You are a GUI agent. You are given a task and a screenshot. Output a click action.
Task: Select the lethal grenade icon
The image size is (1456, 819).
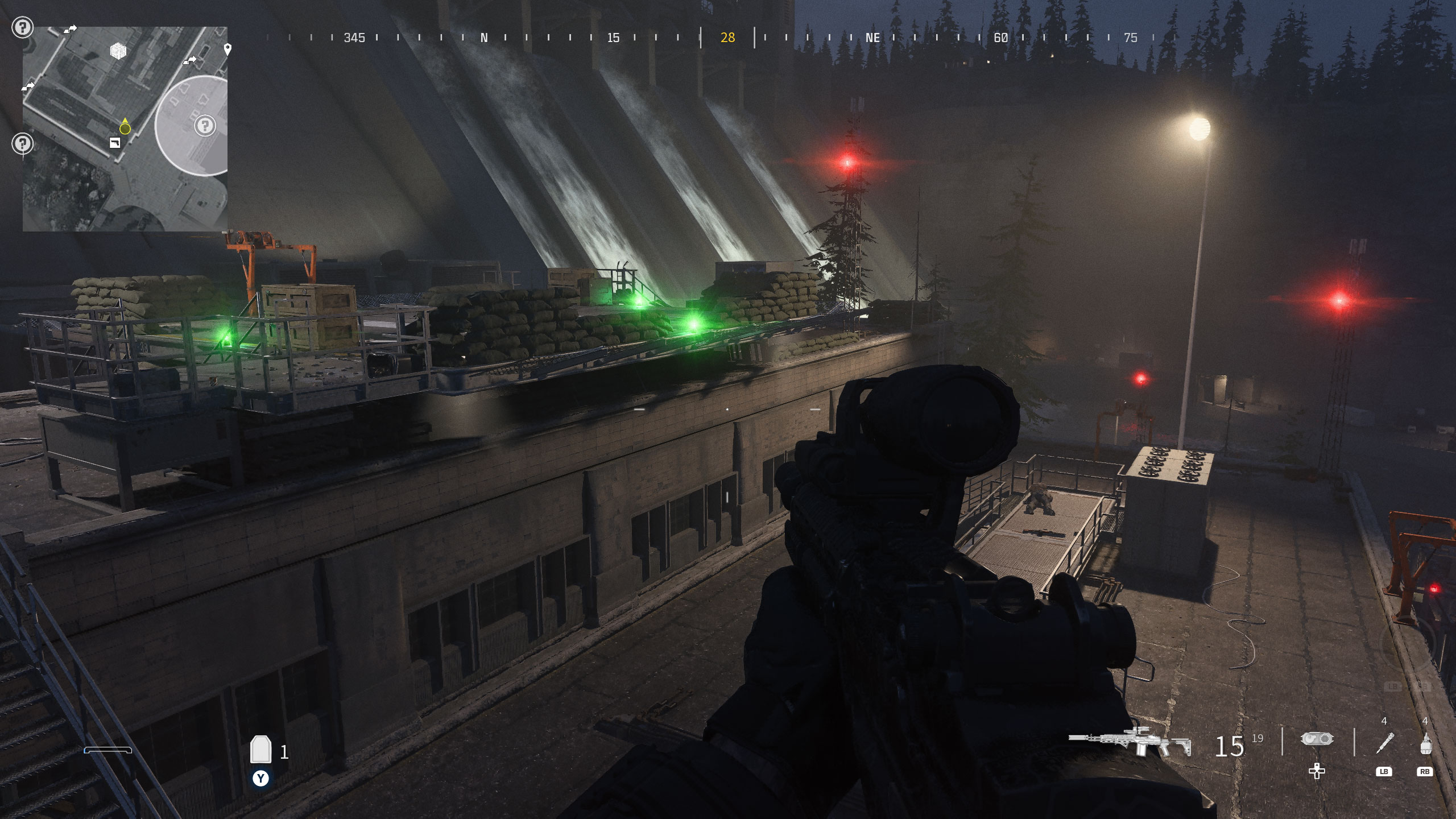click(1425, 744)
